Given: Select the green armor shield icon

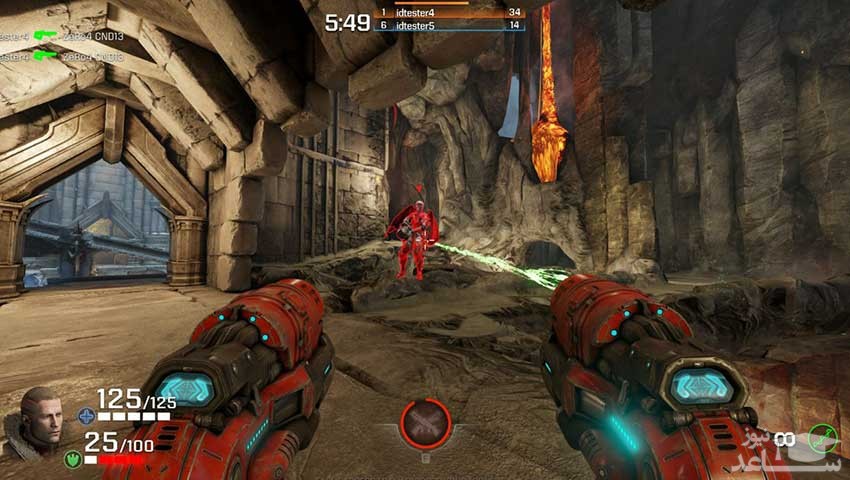Looking at the screenshot, I should pyautogui.click(x=72, y=459).
